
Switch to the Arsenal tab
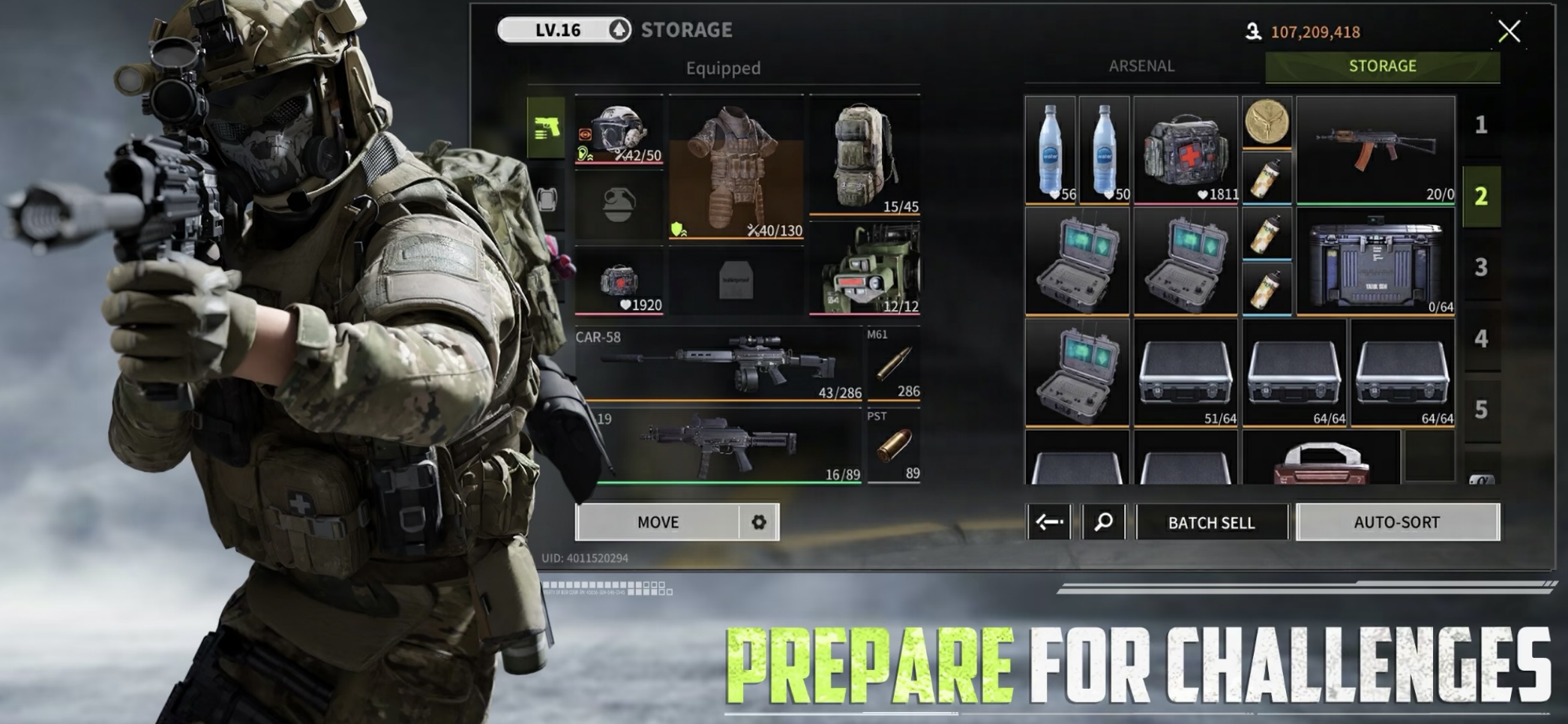click(1141, 66)
